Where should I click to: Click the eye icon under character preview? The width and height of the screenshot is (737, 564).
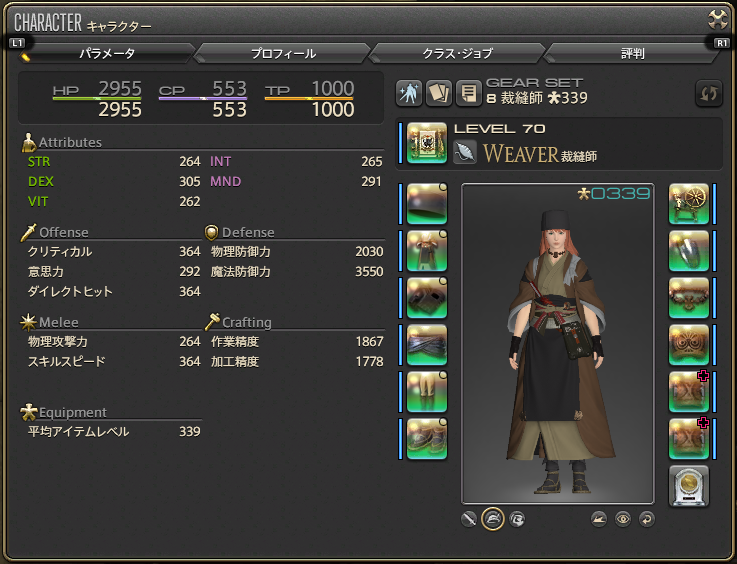point(623,519)
